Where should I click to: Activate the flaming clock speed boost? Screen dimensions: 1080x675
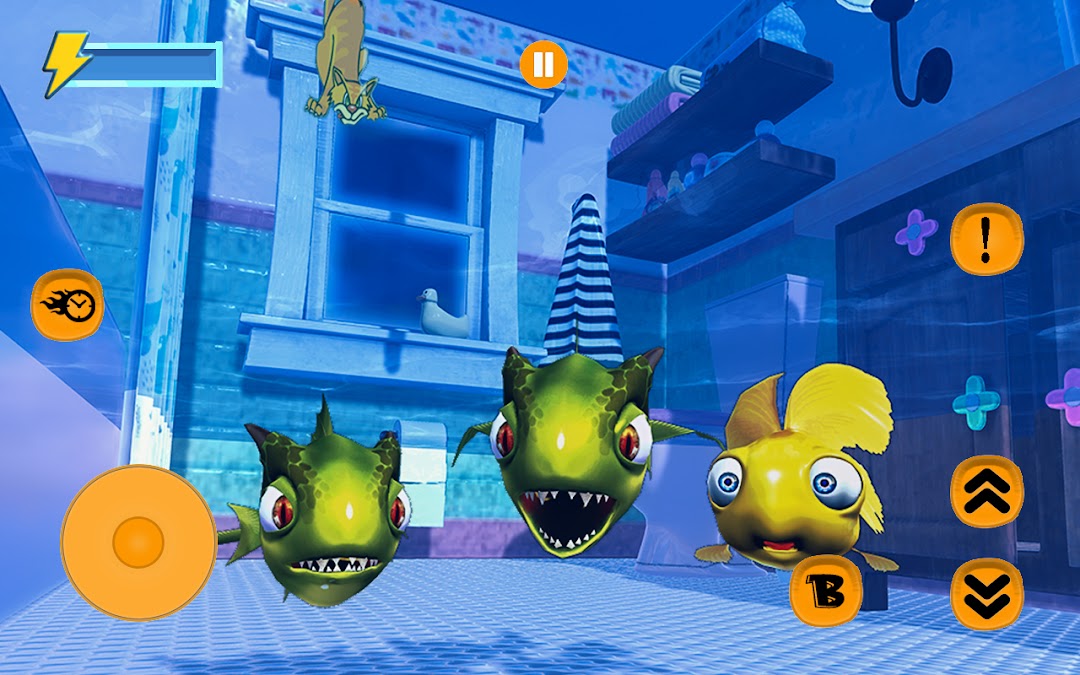pyautogui.click(x=67, y=304)
